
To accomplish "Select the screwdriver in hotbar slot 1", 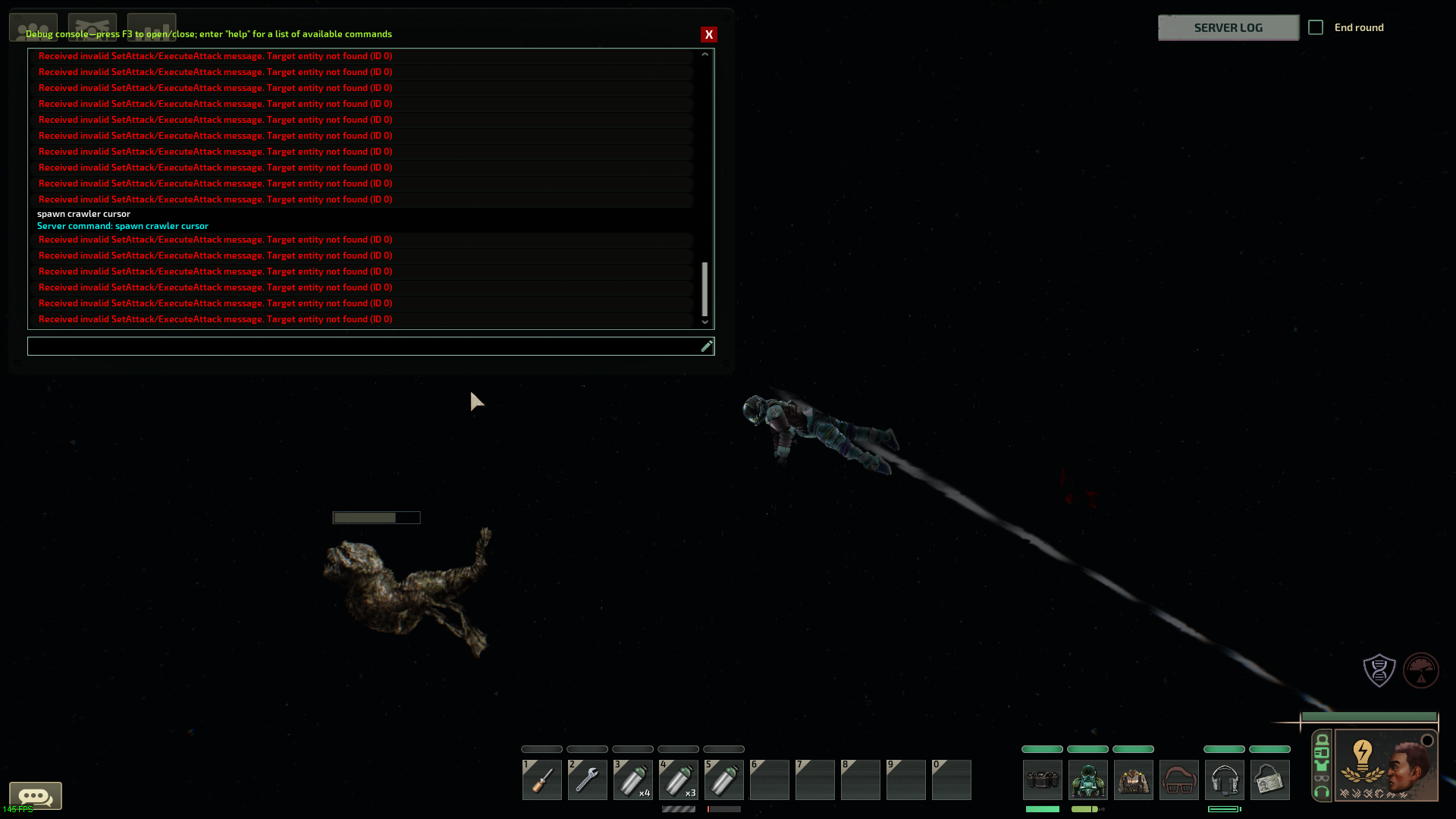I will [x=541, y=780].
